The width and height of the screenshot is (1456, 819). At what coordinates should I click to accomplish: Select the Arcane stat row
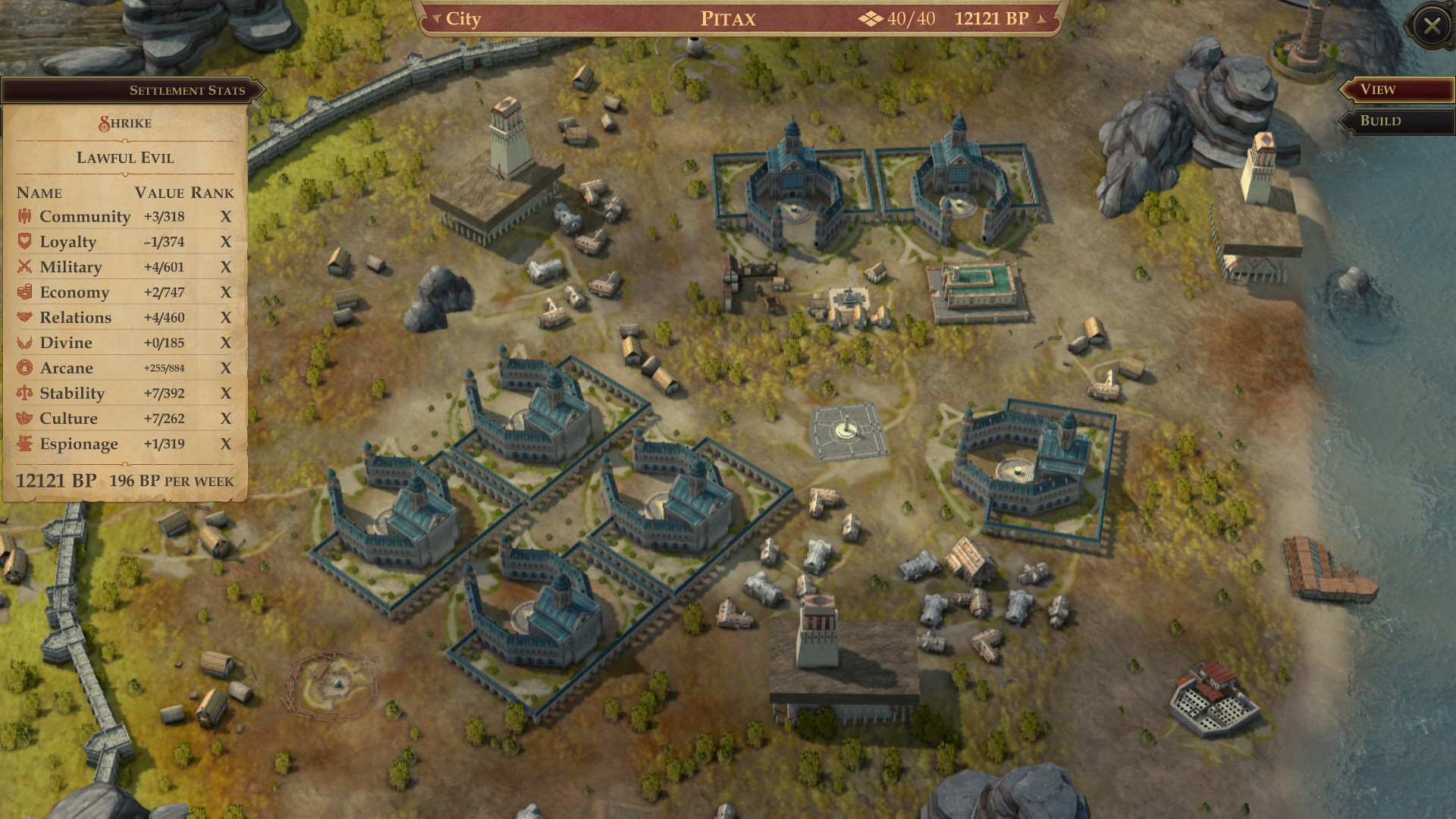click(x=125, y=368)
